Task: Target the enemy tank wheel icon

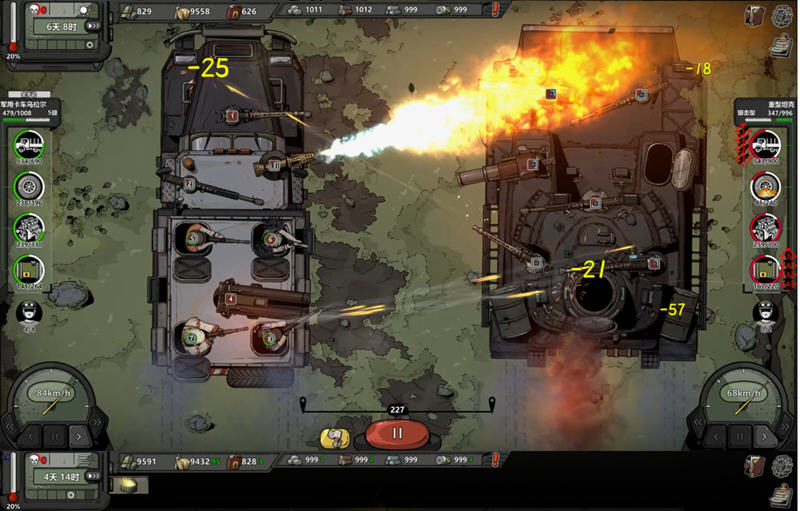Action: point(765,187)
